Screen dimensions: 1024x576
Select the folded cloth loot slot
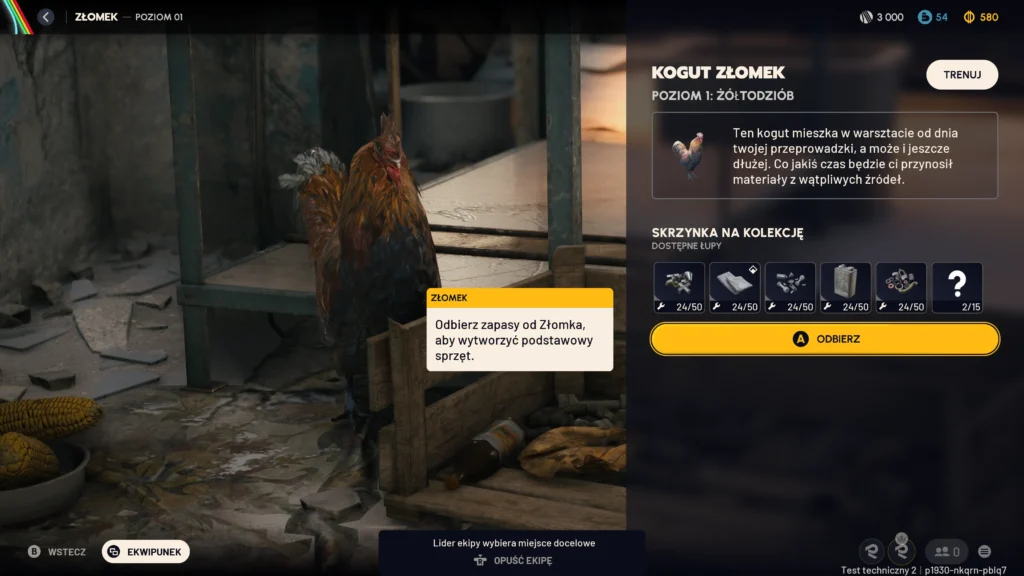coord(735,288)
